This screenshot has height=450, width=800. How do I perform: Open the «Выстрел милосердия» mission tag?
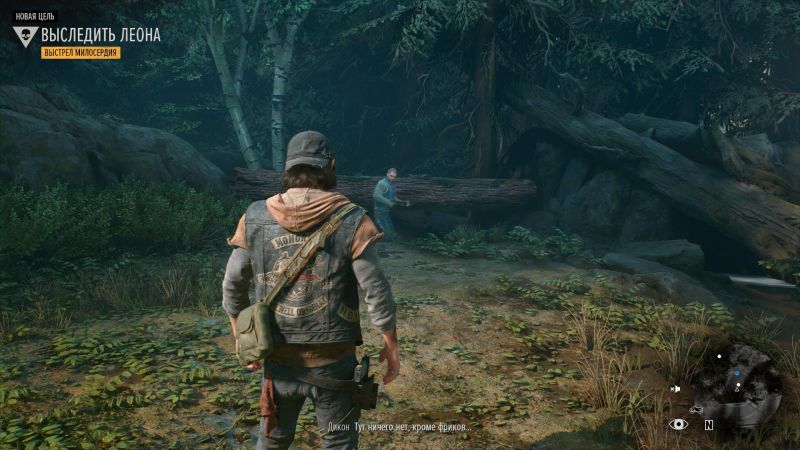[80, 52]
